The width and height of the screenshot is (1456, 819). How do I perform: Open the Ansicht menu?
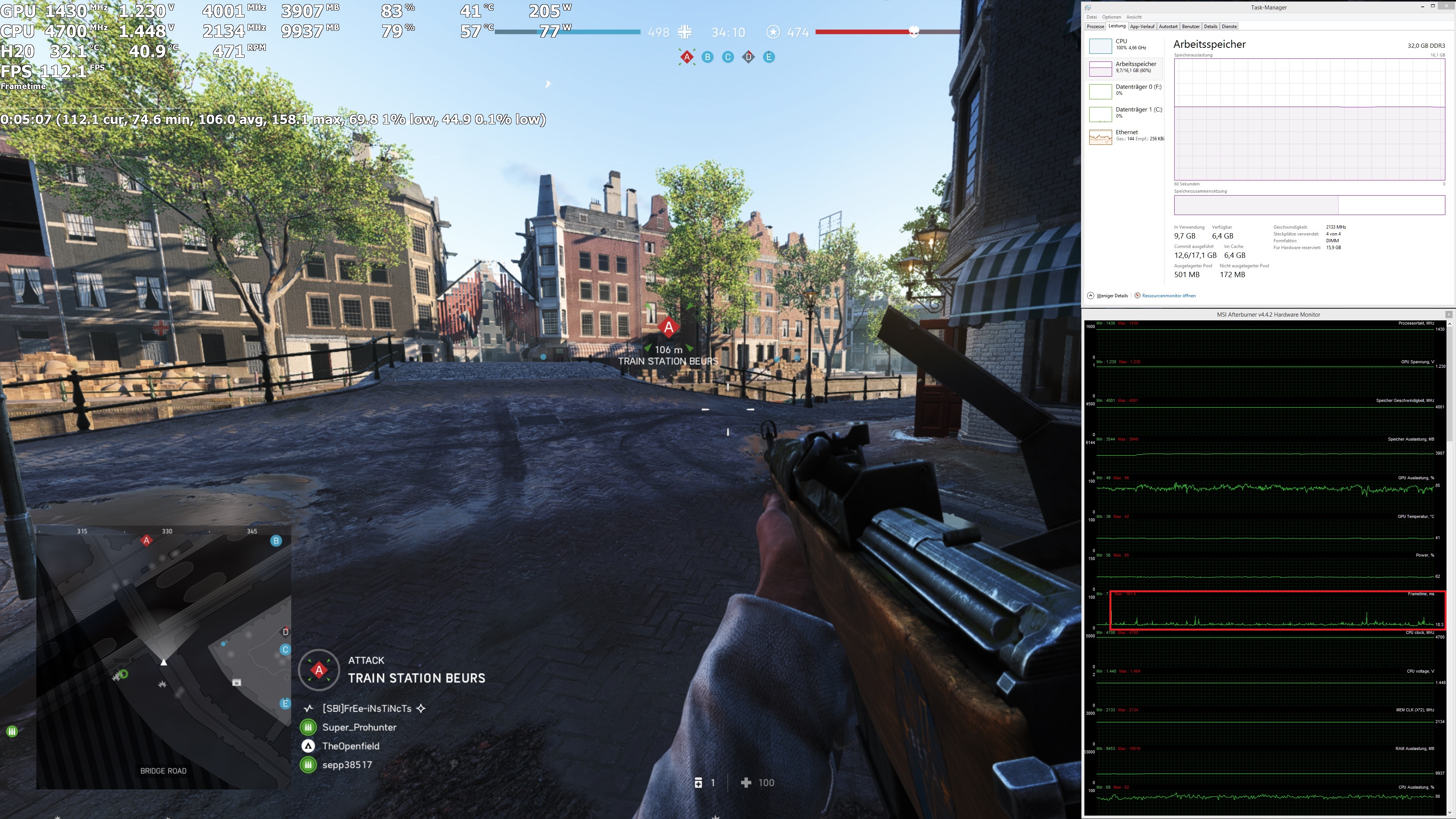click(x=1134, y=16)
